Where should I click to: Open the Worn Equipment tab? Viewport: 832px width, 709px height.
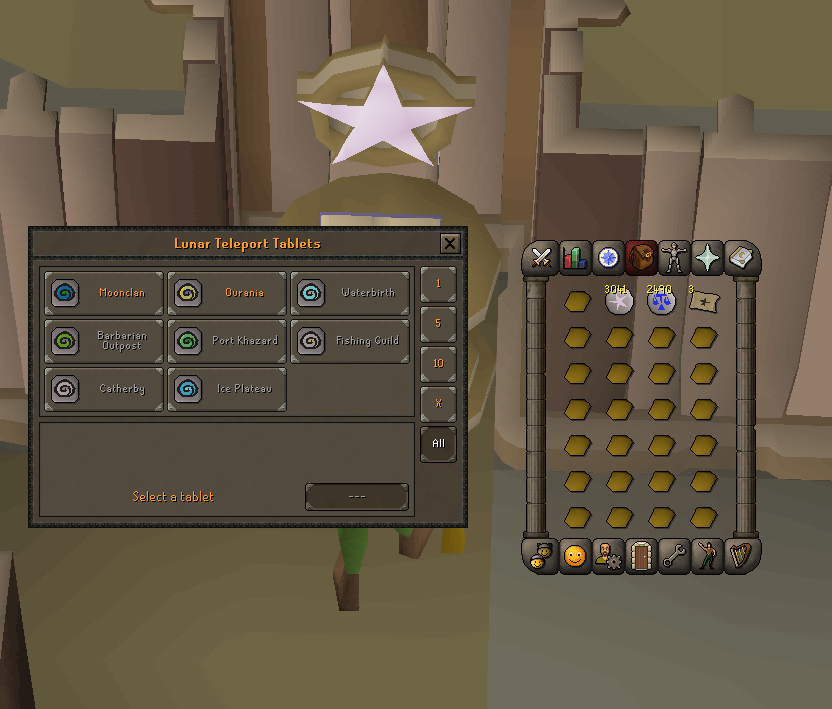[674, 258]
